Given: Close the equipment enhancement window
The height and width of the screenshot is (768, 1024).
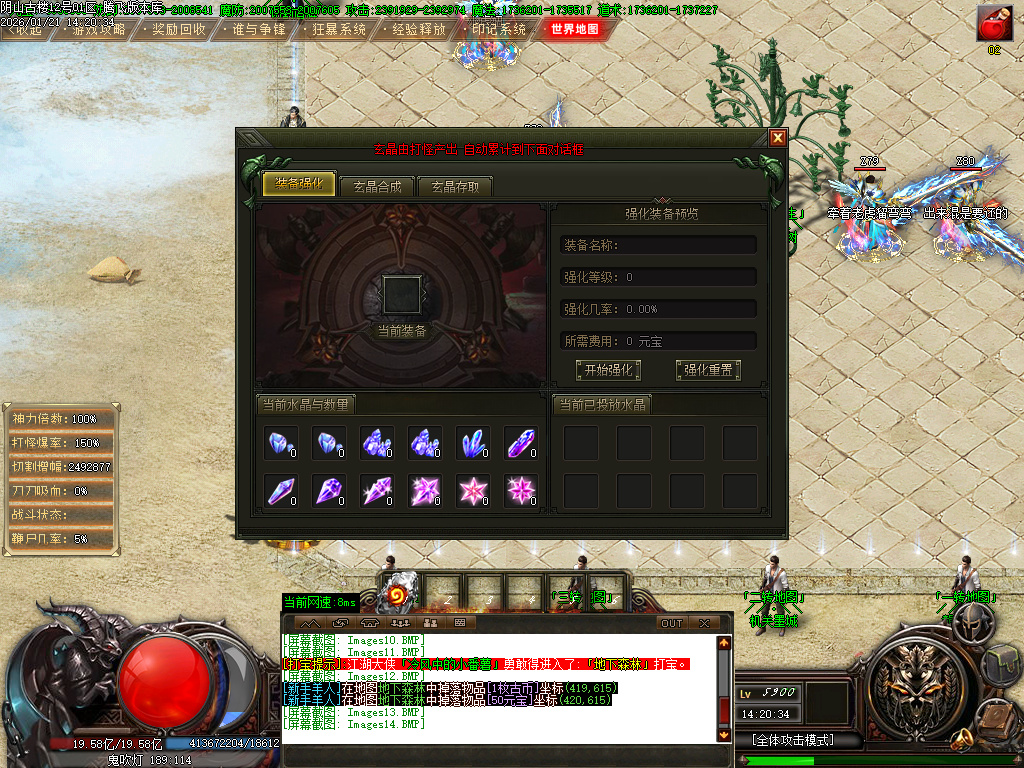Looking at the screenshot, I should click(777, 138).
